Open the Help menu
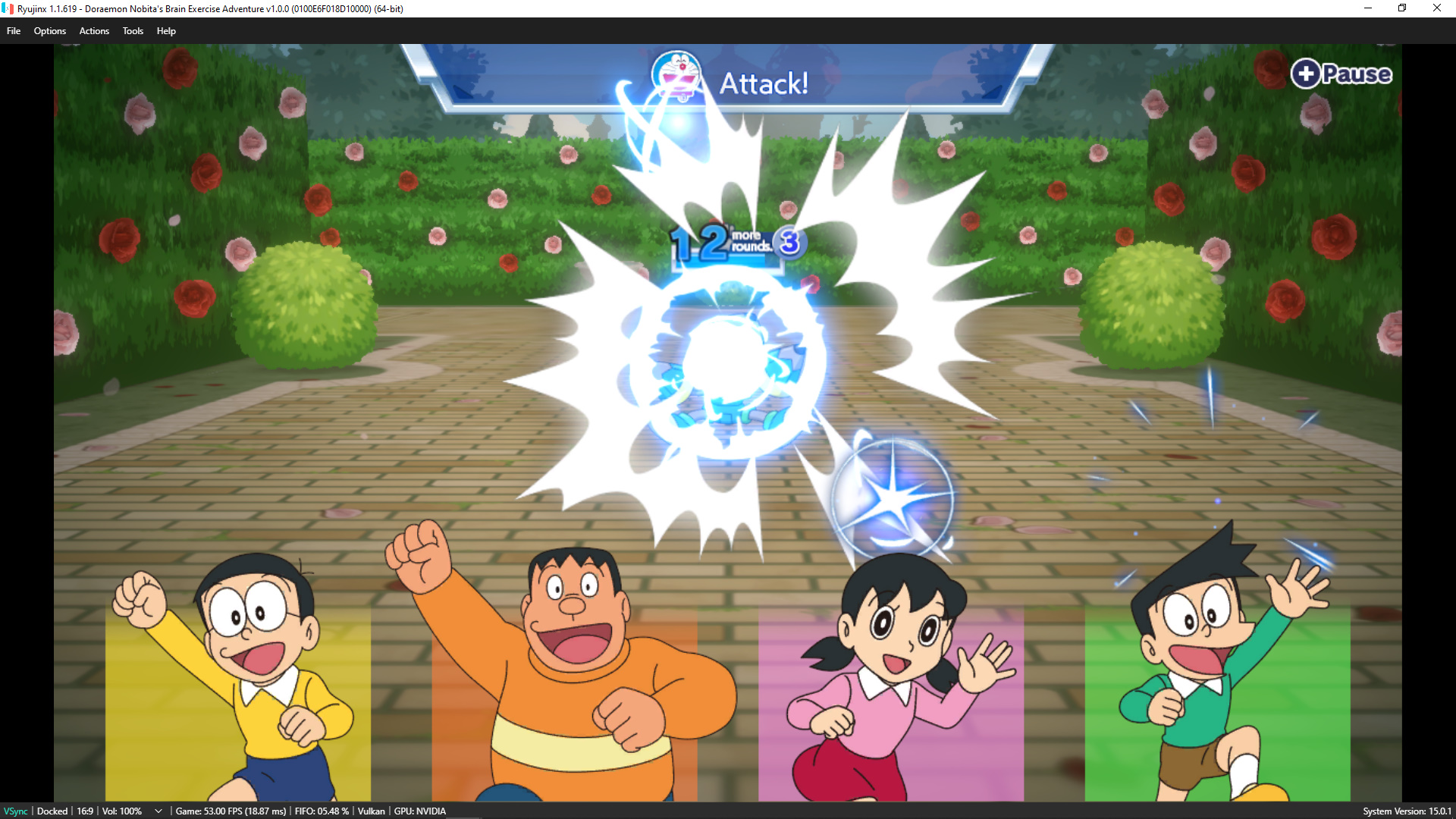This screenshot has width=1456, height=819. [x=166, y=31]
